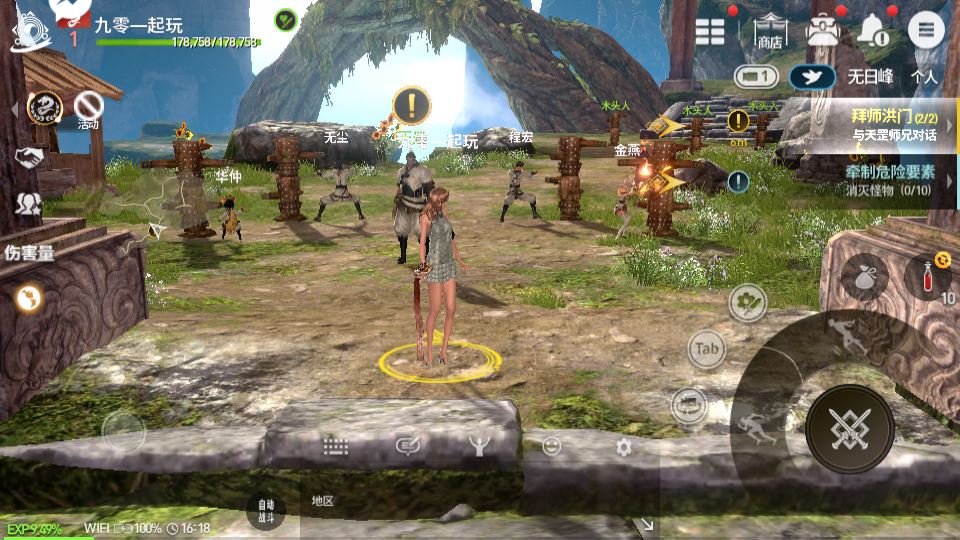This screenshot has height=540, width=960.
Task: Check the bell notifications icon
Action: (873, 31)
